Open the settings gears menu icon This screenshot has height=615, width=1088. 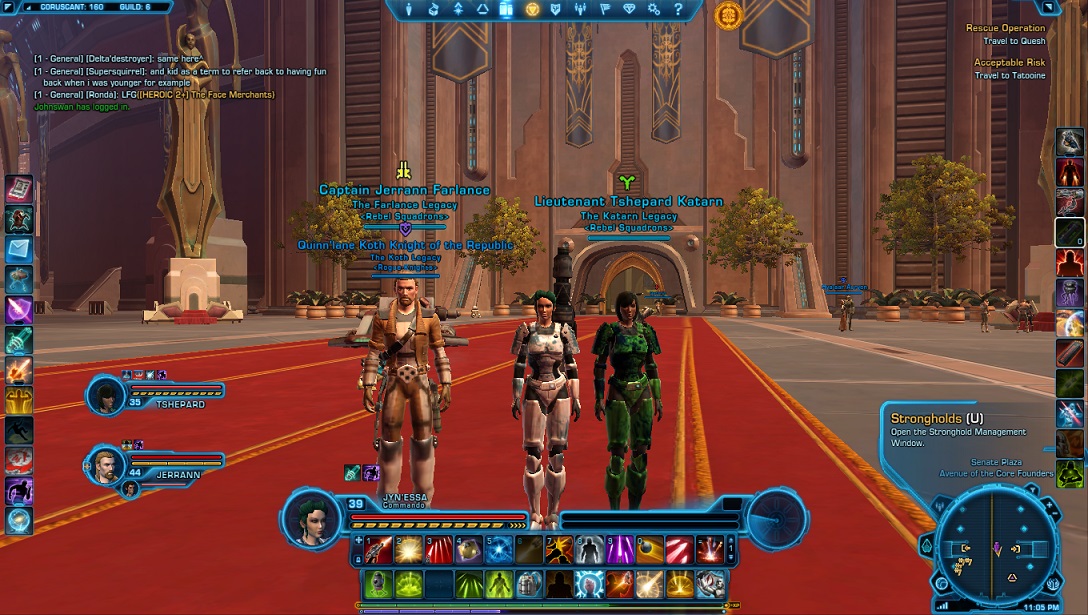point(654,9)
